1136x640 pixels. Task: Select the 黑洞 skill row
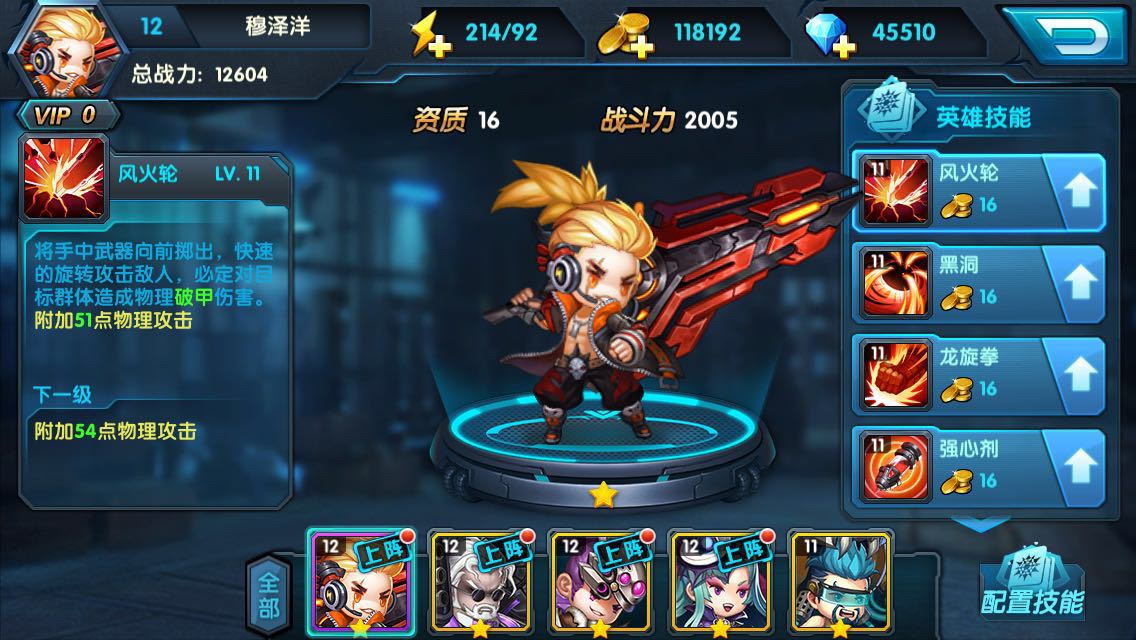coord(950,281)
